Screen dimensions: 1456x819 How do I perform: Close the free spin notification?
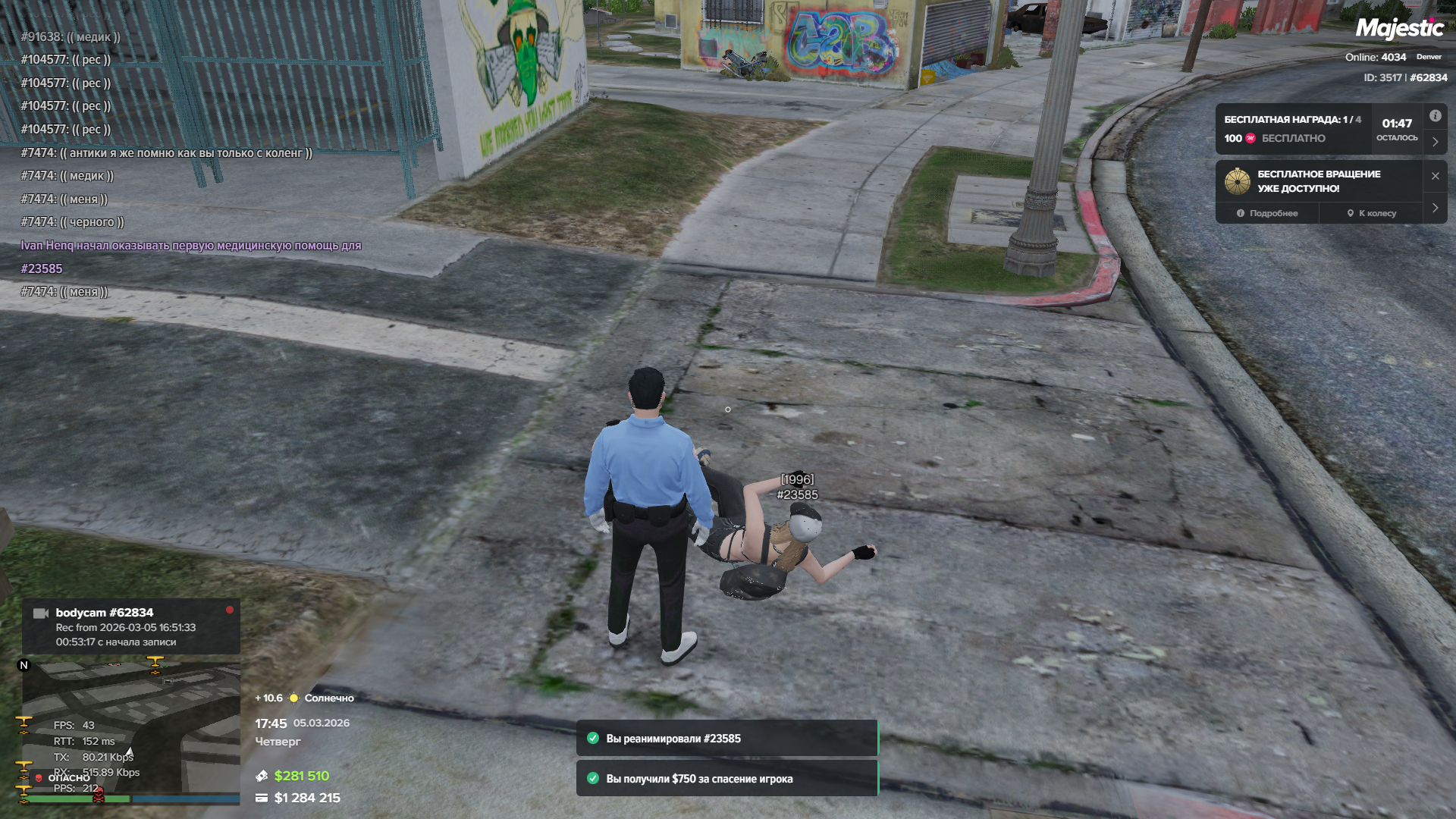click(x=1435, y=176)
